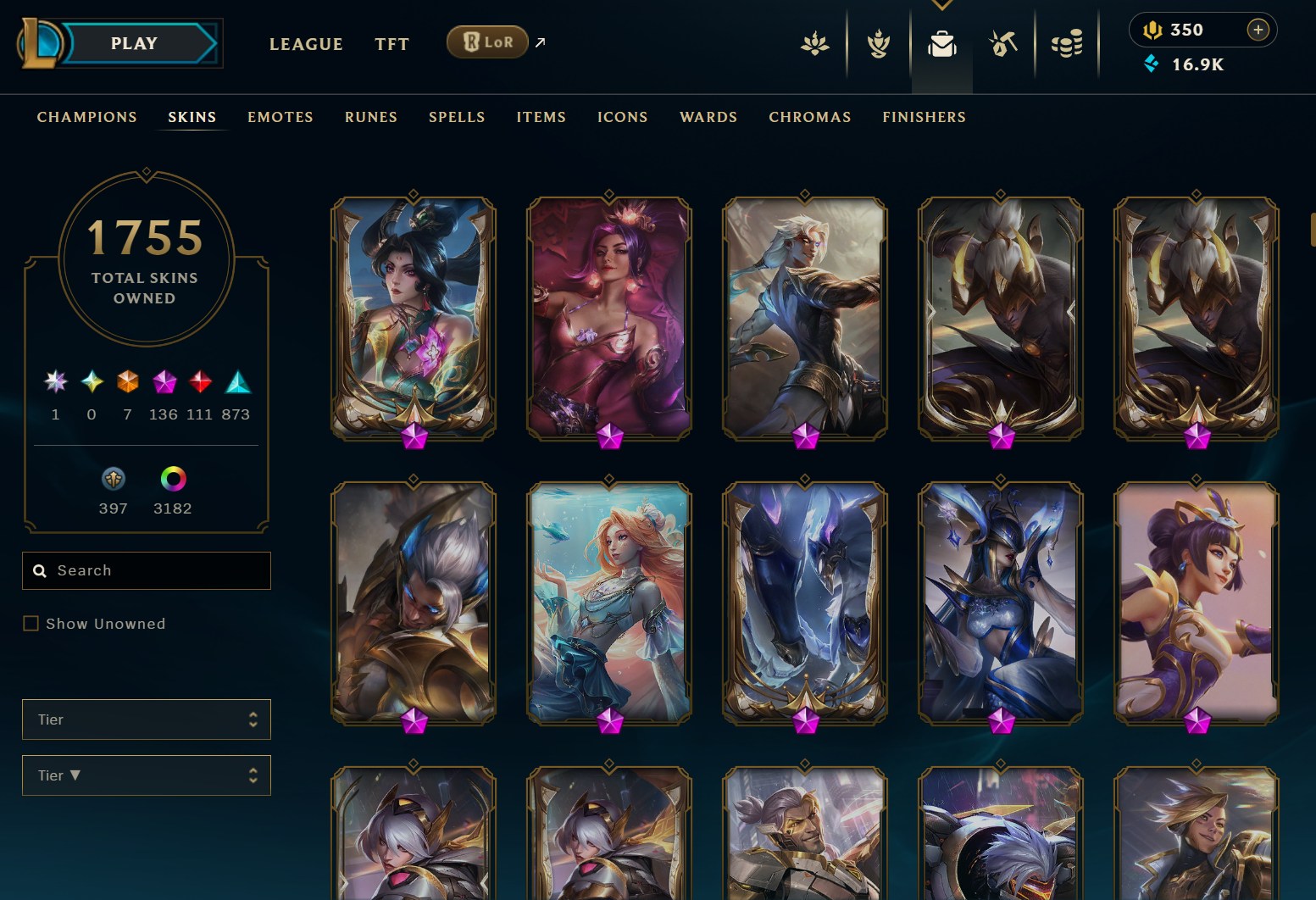Add currency with the plus button
1316x900 pixels.
[x=1258, y=30]
